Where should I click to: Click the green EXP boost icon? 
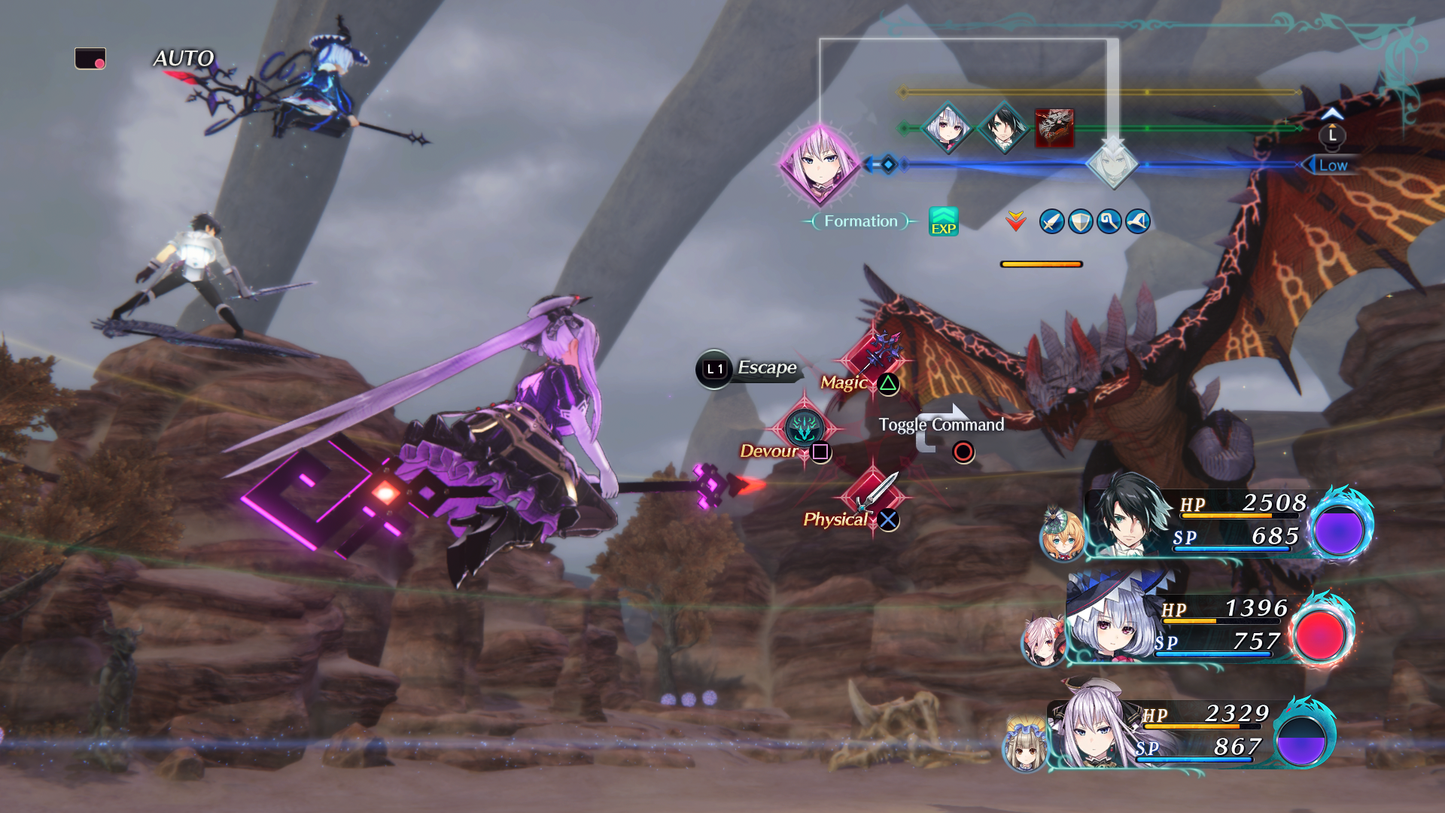pos(943,221)
